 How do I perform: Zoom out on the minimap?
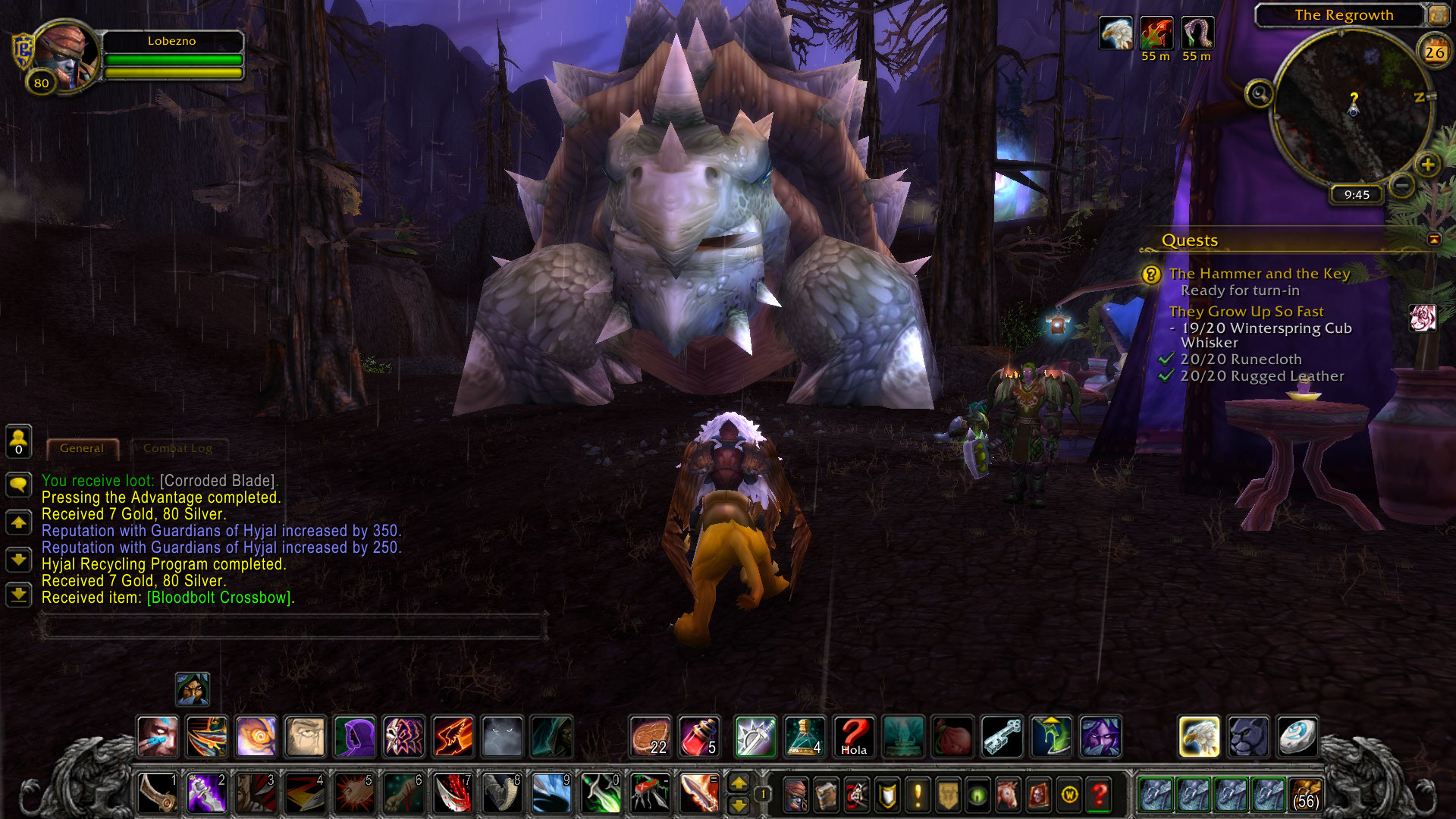tap(1403, 184)
